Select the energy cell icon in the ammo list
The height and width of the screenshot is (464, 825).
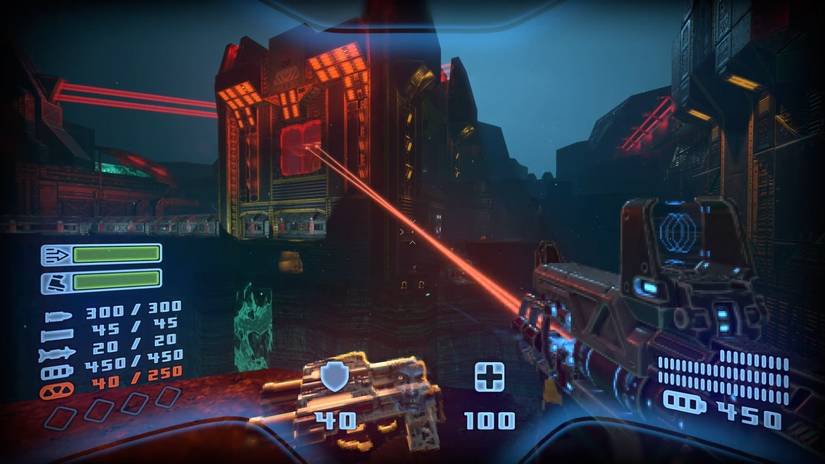(57, 371)
